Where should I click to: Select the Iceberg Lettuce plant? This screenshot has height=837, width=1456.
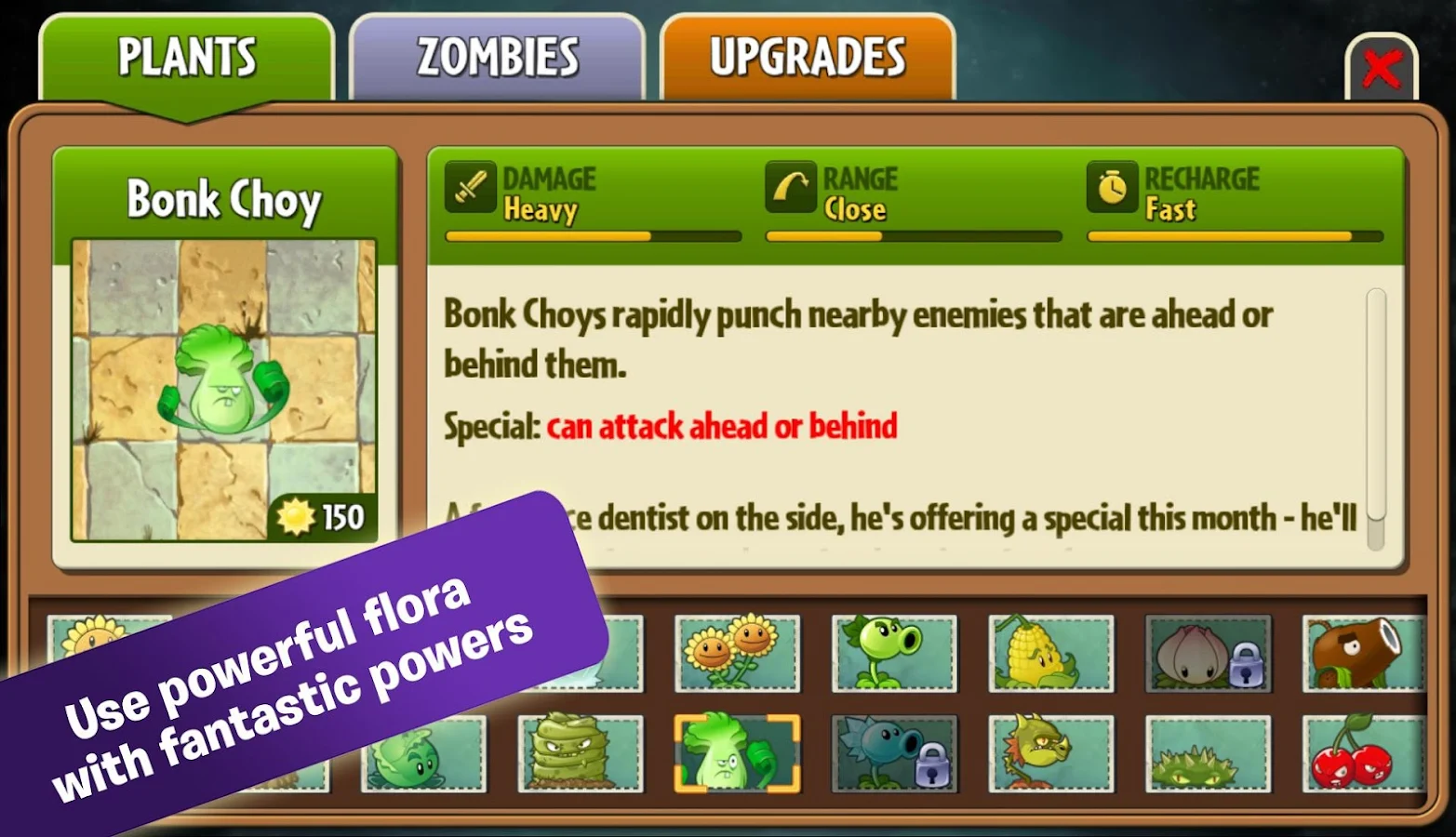423,753
